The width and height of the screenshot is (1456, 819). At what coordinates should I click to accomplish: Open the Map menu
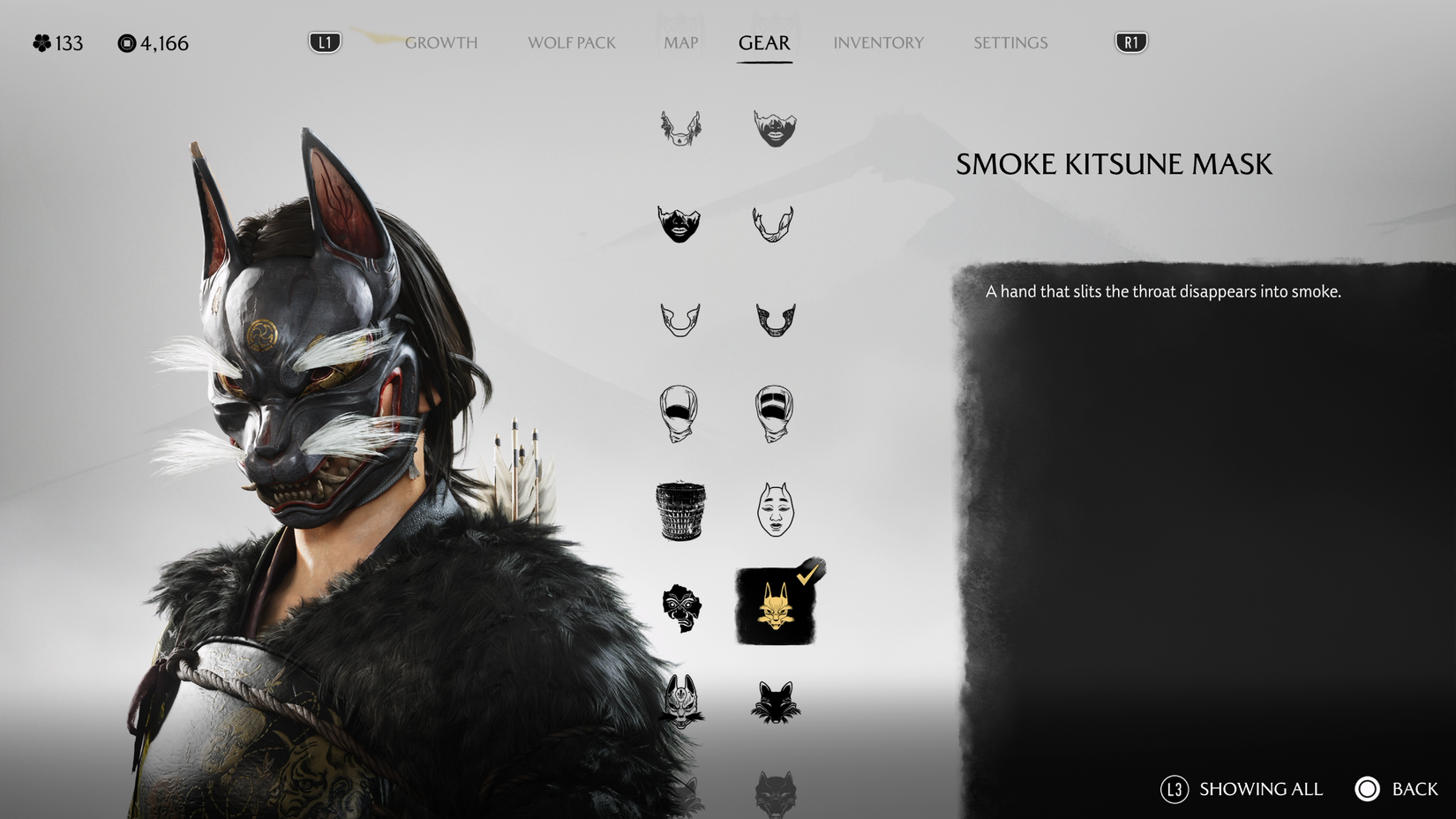click(679, 41)
